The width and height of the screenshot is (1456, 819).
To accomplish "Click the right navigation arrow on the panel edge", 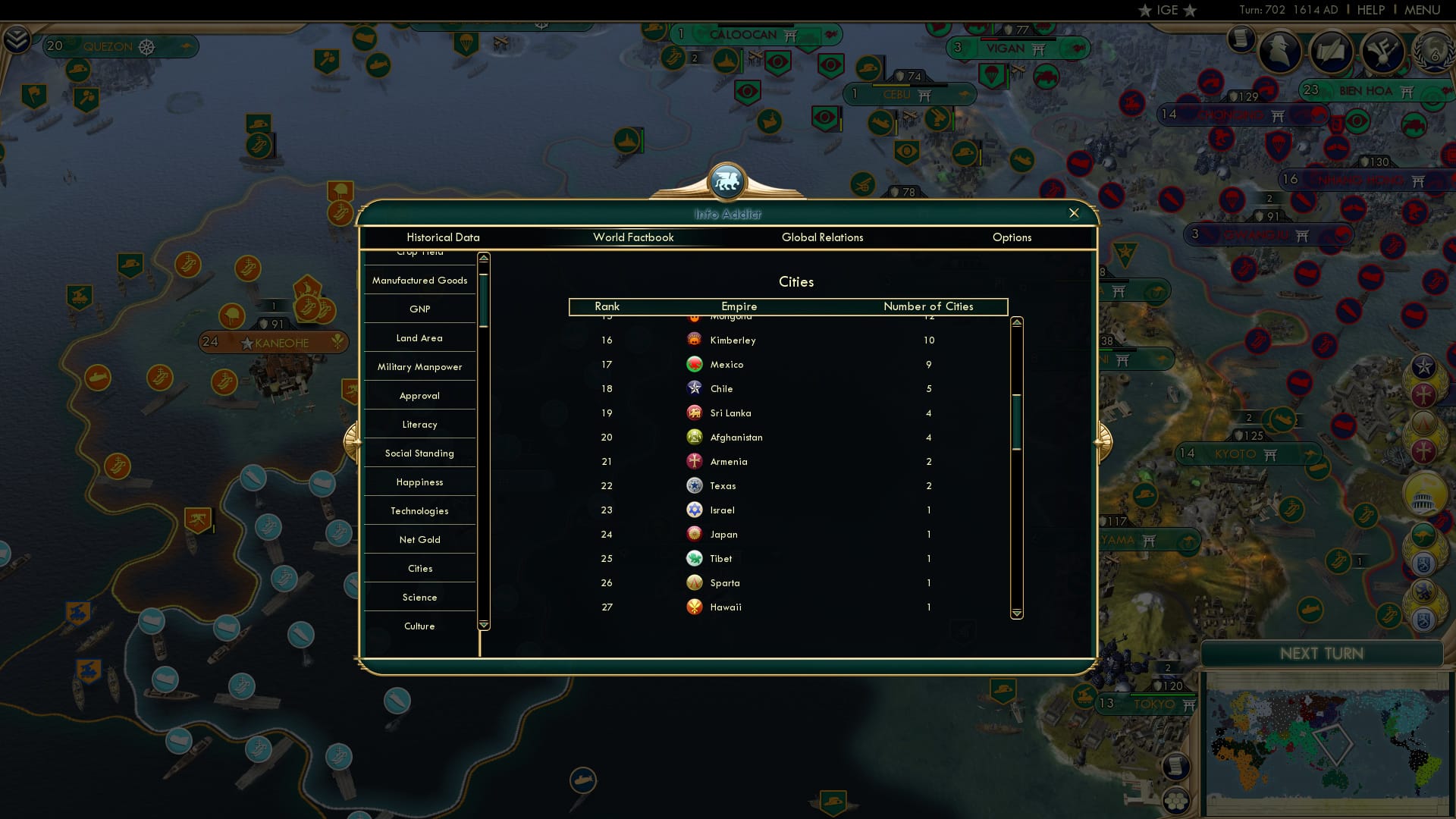I will tap(1104, 444).
